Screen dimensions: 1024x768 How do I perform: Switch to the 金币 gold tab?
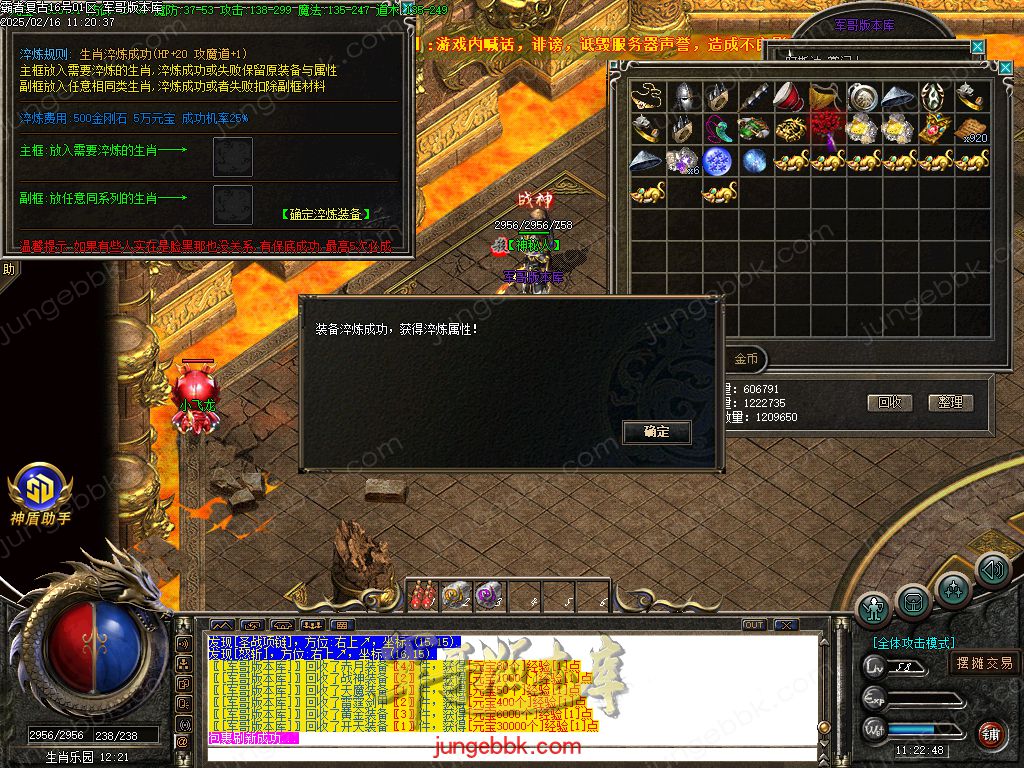[x=746, y=358]
